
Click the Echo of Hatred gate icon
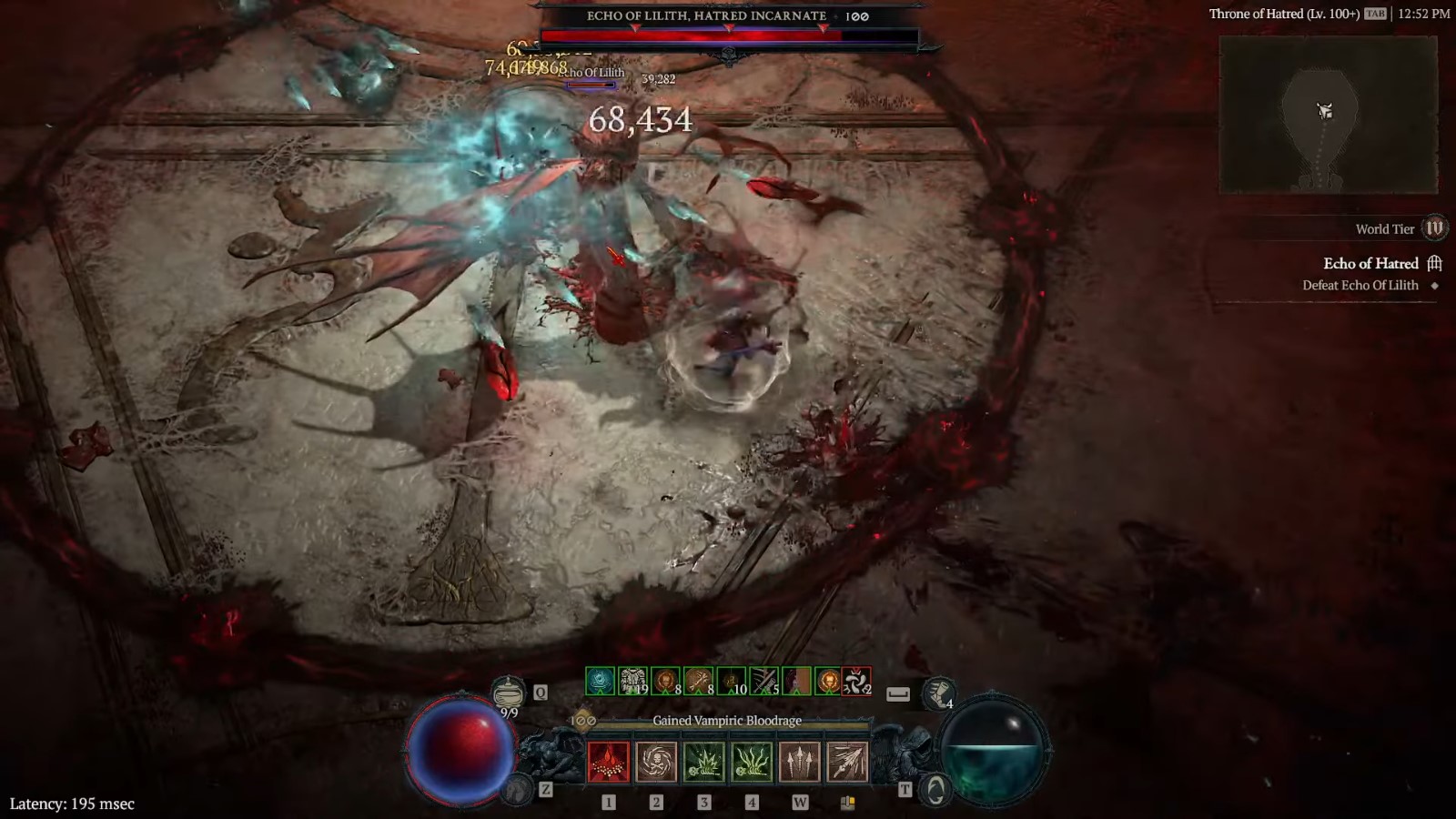(1434, 263)
